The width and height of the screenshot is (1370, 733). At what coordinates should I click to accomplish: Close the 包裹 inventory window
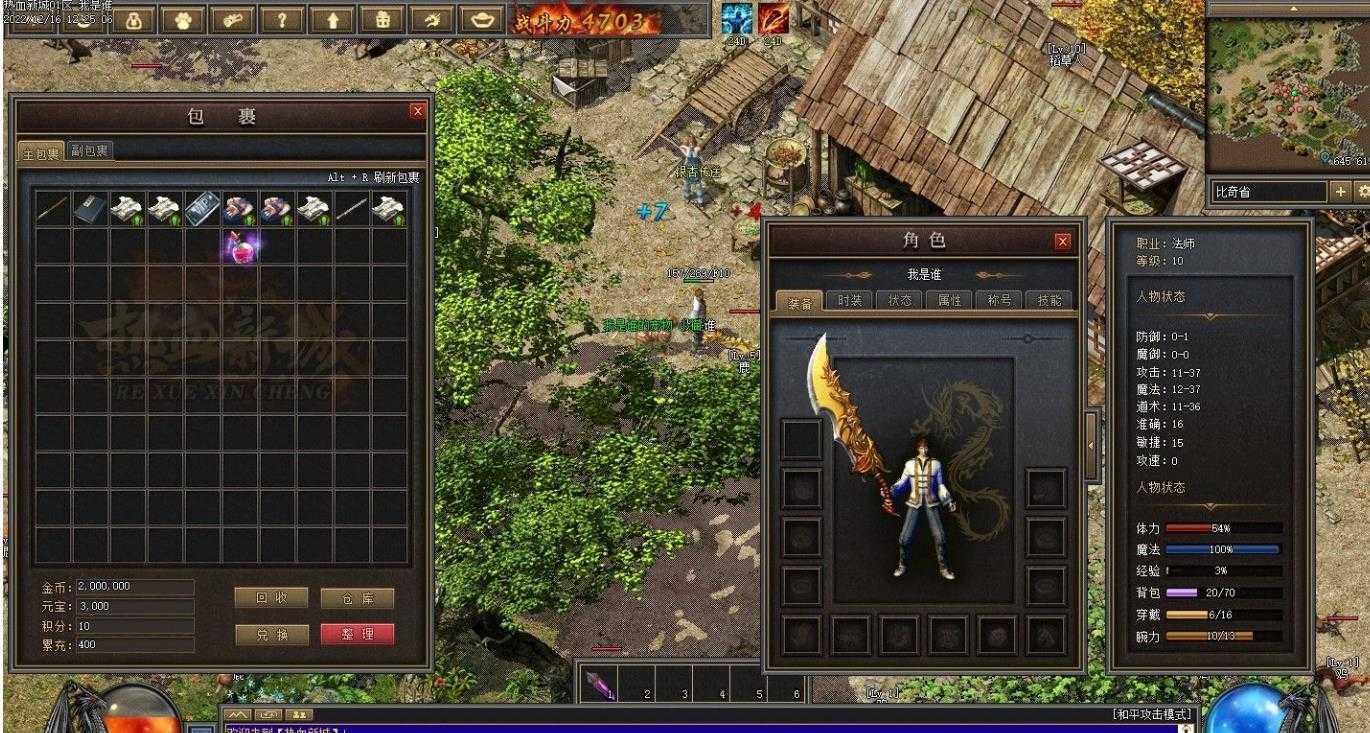point(418,111)
